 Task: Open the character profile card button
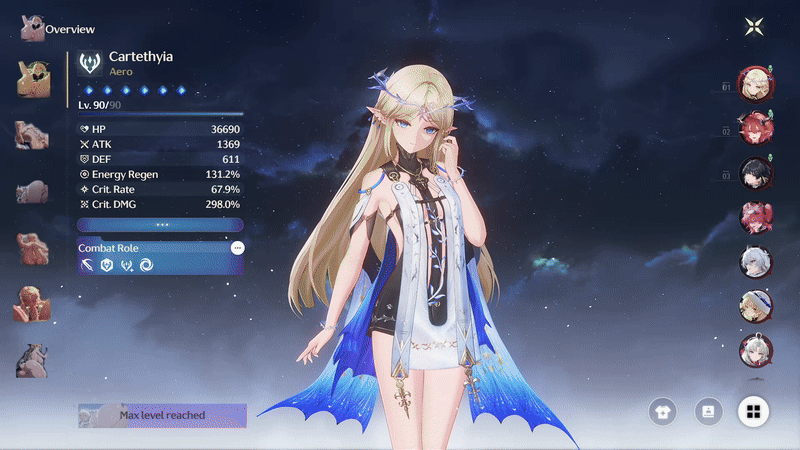(x=709, y=410)
